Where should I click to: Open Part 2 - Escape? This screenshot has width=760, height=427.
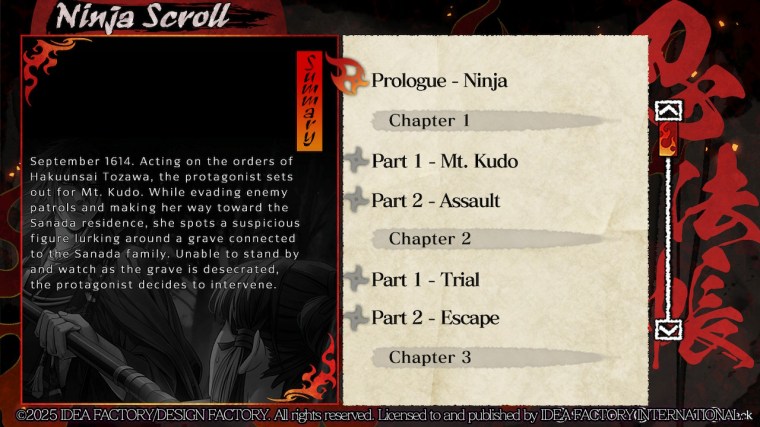pyautogui.click(x=435, y=319)
